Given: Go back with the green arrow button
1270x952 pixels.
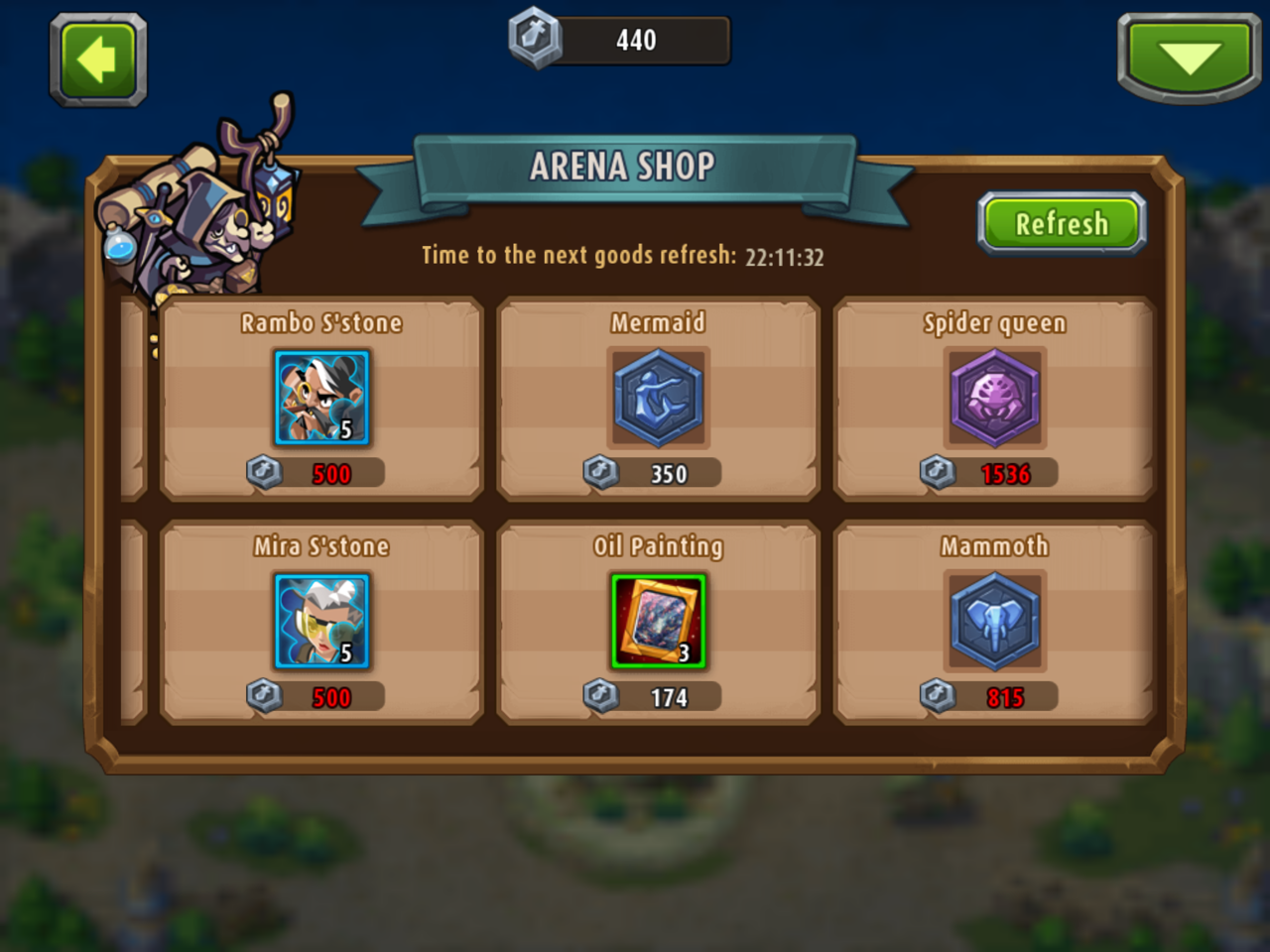Looking at the screenshot, I should click(x=98, y=60).
